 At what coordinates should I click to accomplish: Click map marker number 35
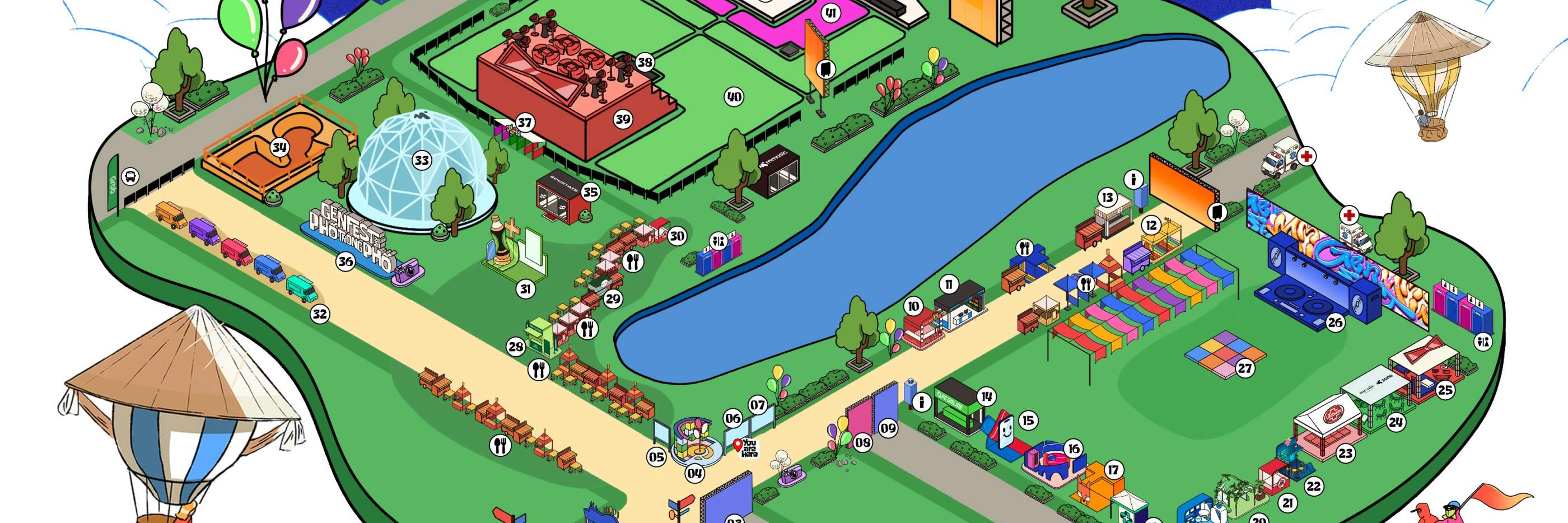point(590,193)
